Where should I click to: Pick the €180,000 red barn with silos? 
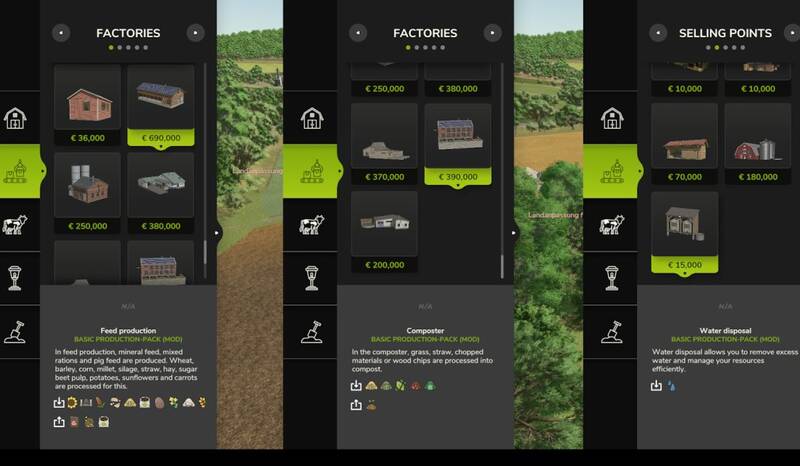pyautogui.click(x=757, y=144)
